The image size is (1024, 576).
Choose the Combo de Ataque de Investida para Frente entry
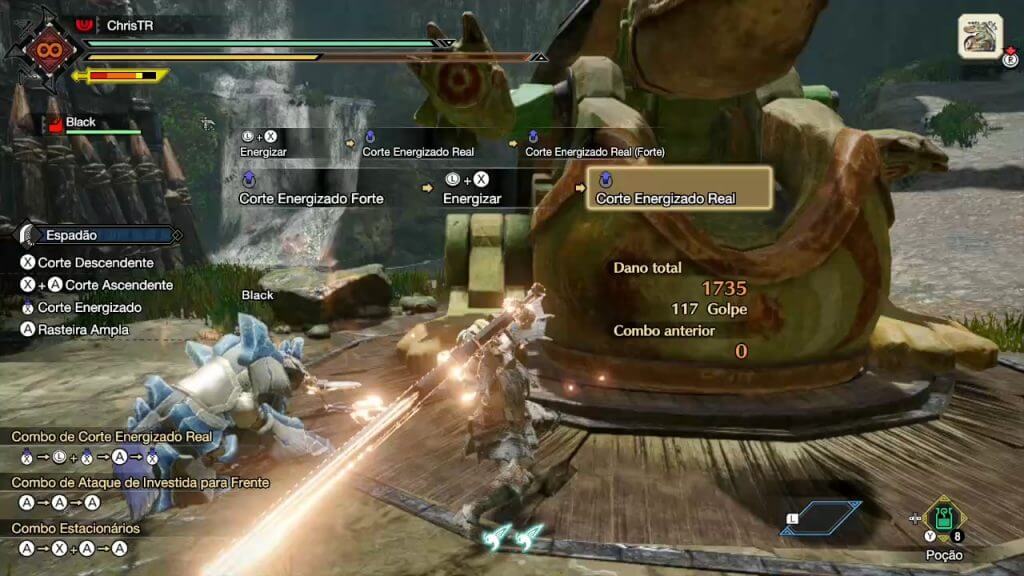coord(140,483)
